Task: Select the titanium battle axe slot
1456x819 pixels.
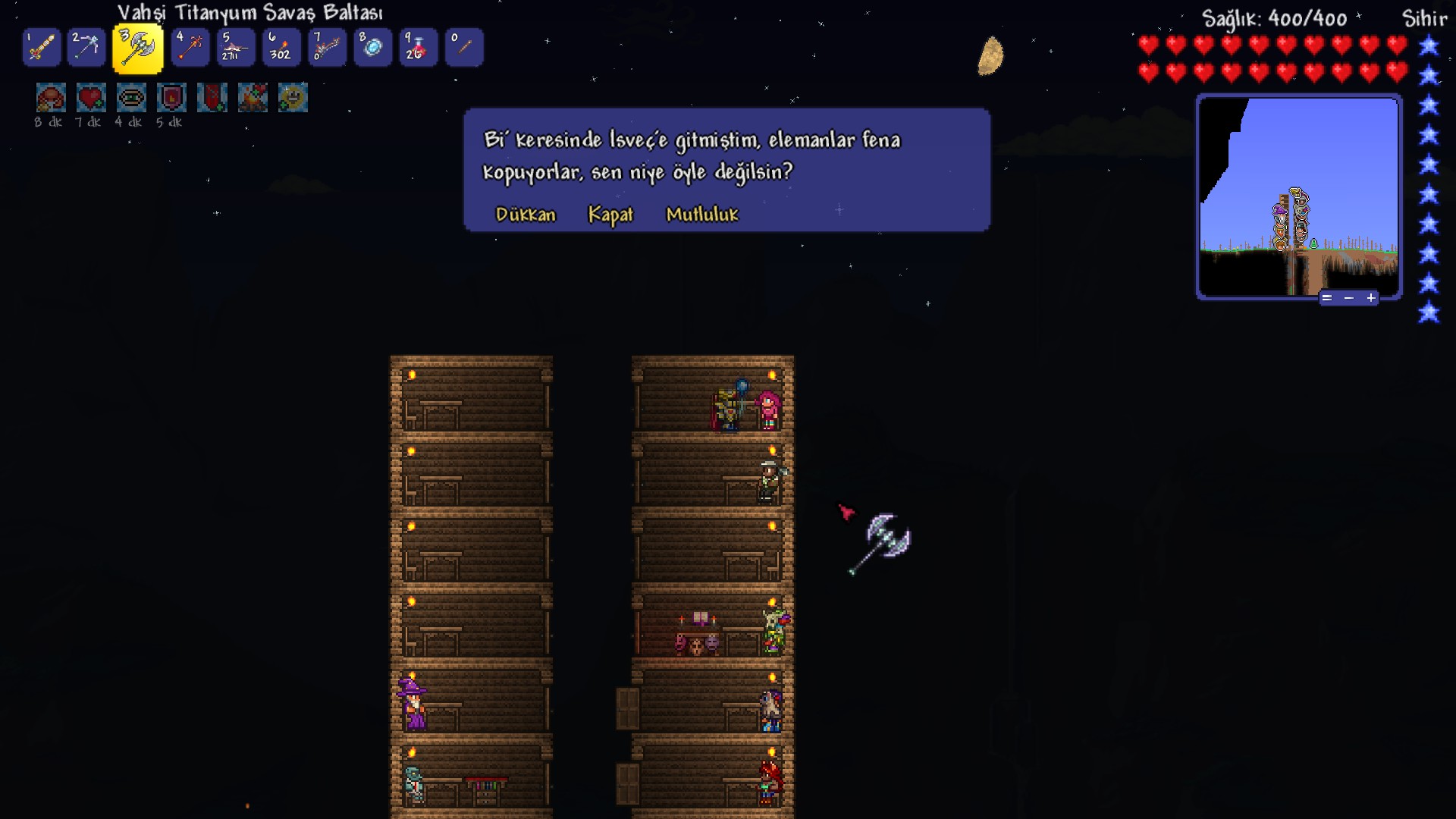Action: pos(137,48)
